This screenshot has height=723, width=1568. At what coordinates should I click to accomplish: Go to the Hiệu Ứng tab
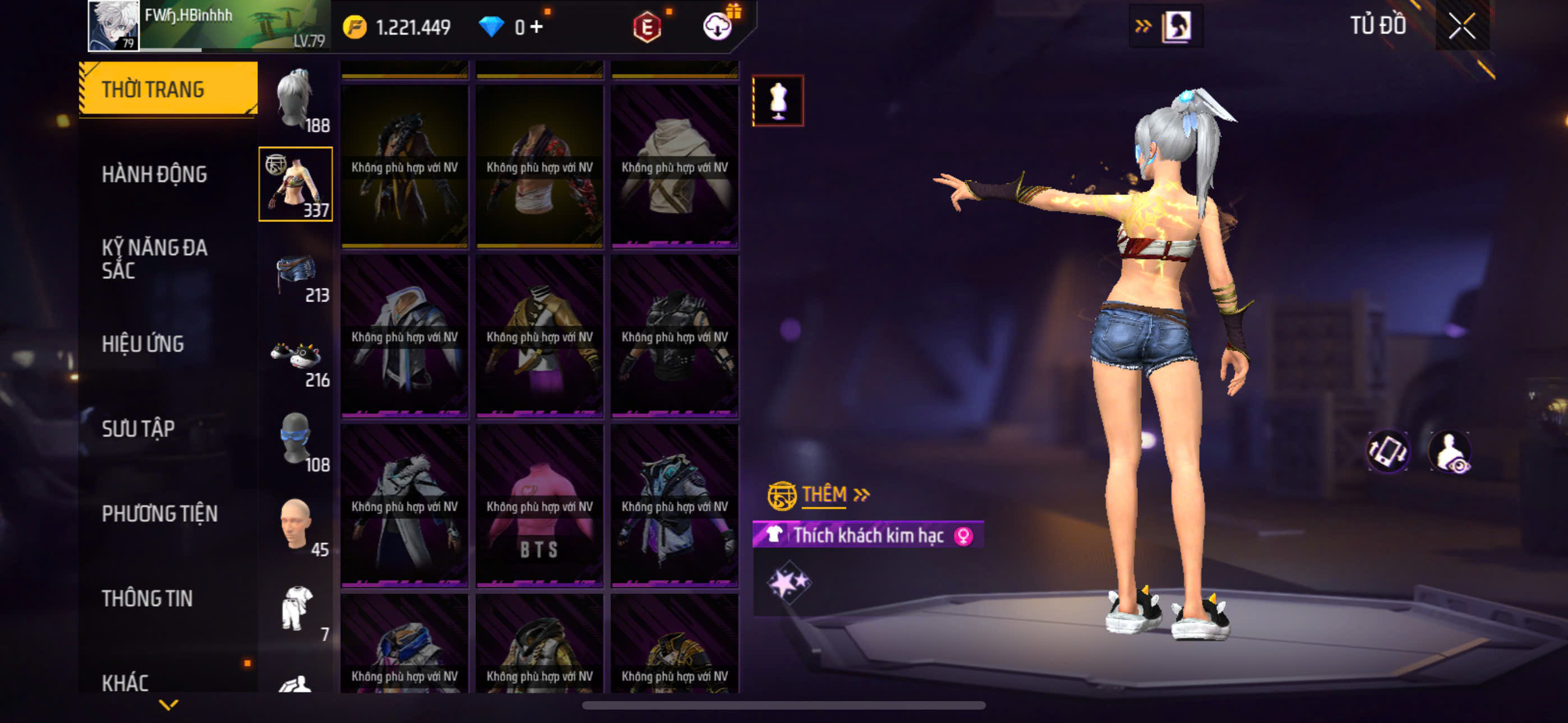tap(142, 345)
